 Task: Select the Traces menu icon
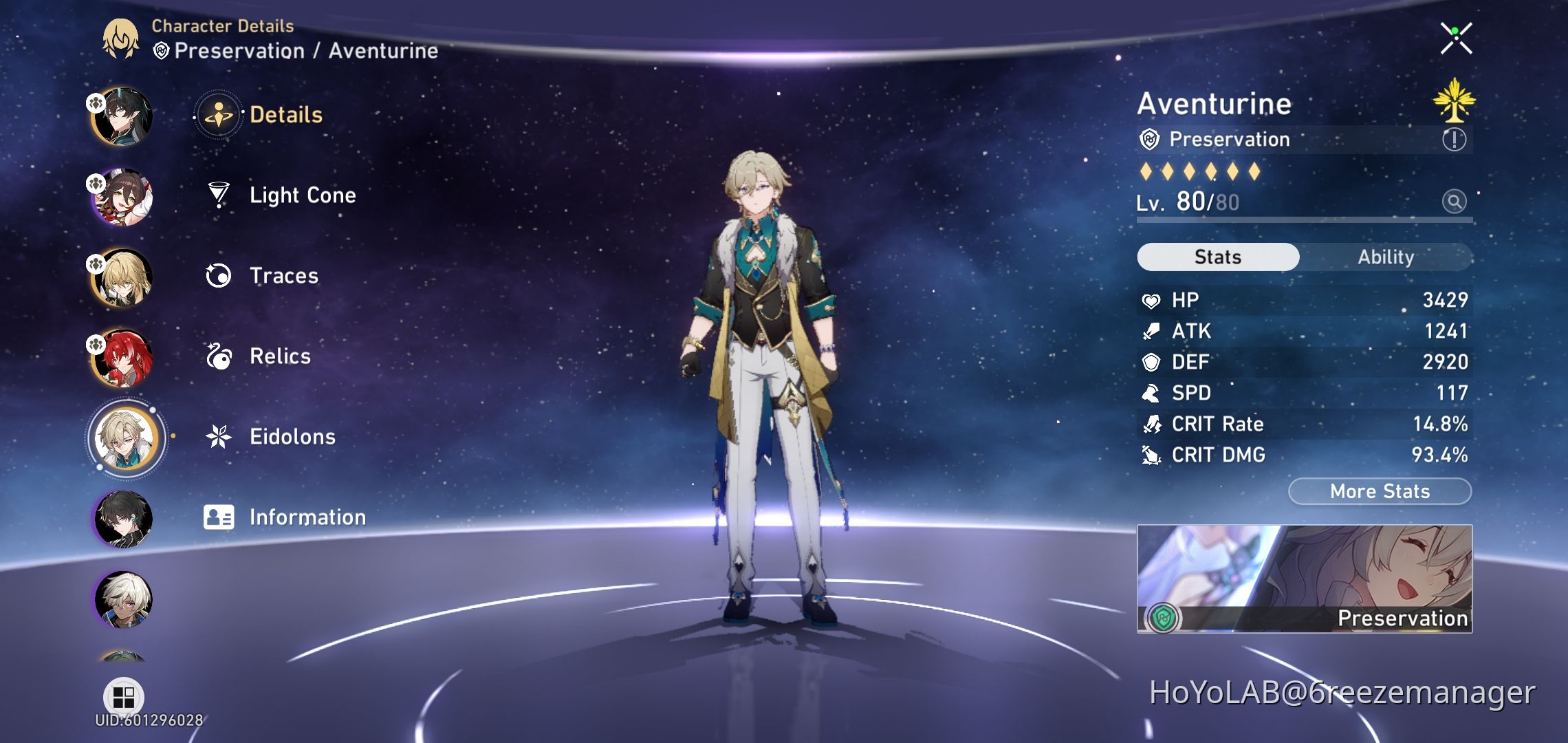coord(219,275)
